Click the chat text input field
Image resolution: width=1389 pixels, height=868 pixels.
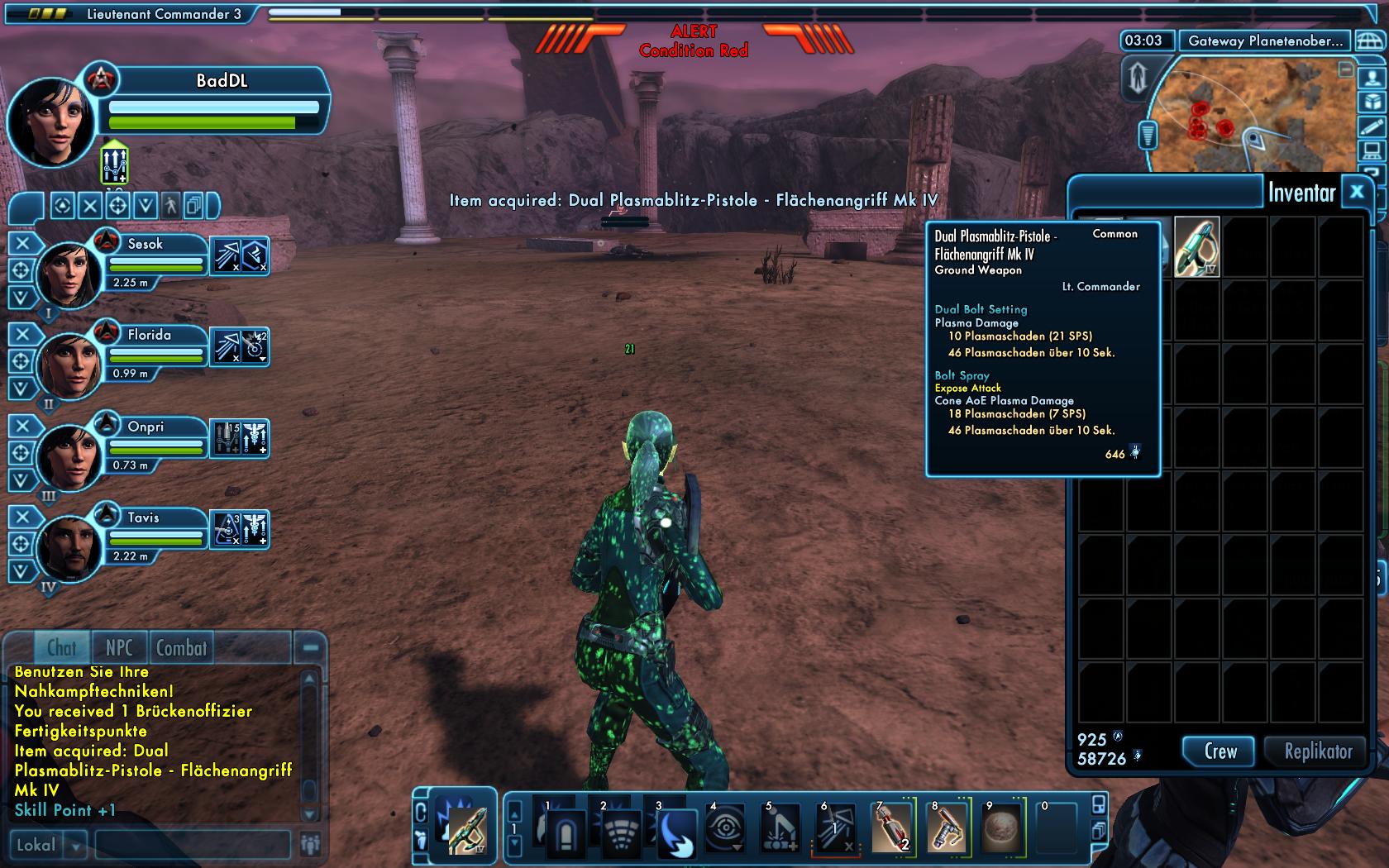[192, 845]
